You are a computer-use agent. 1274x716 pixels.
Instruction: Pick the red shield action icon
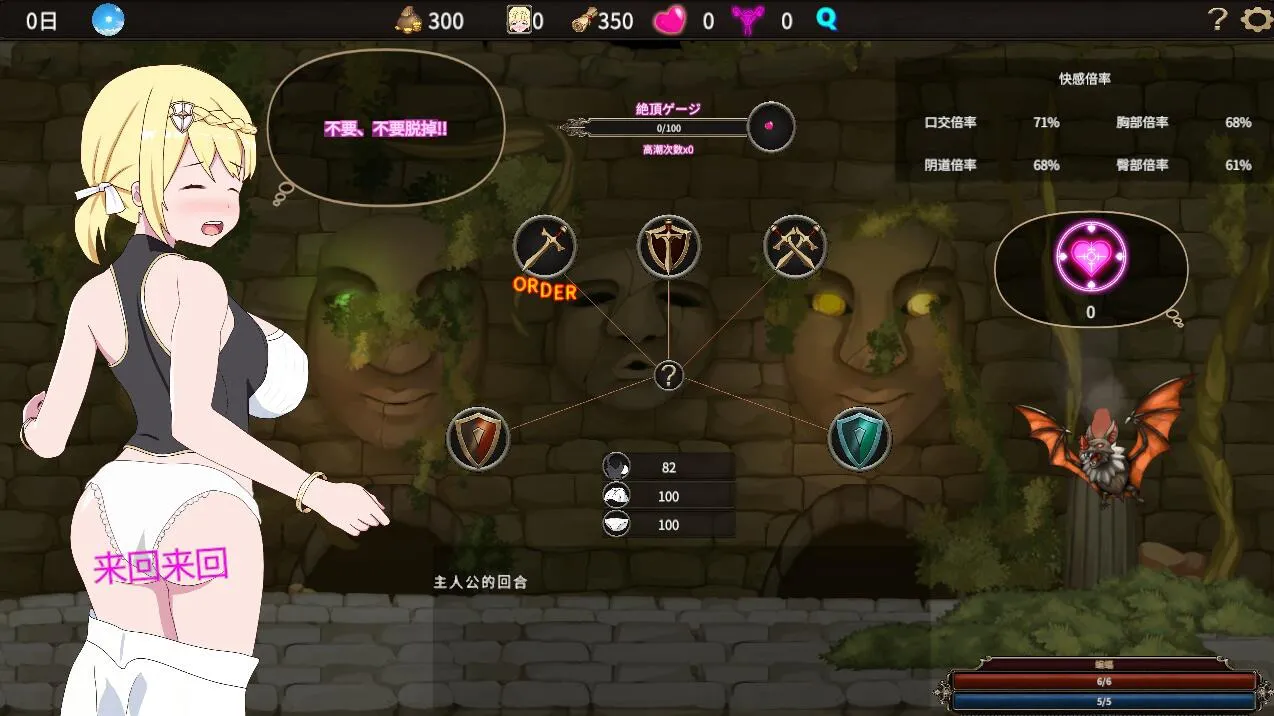tap(478, 438)
